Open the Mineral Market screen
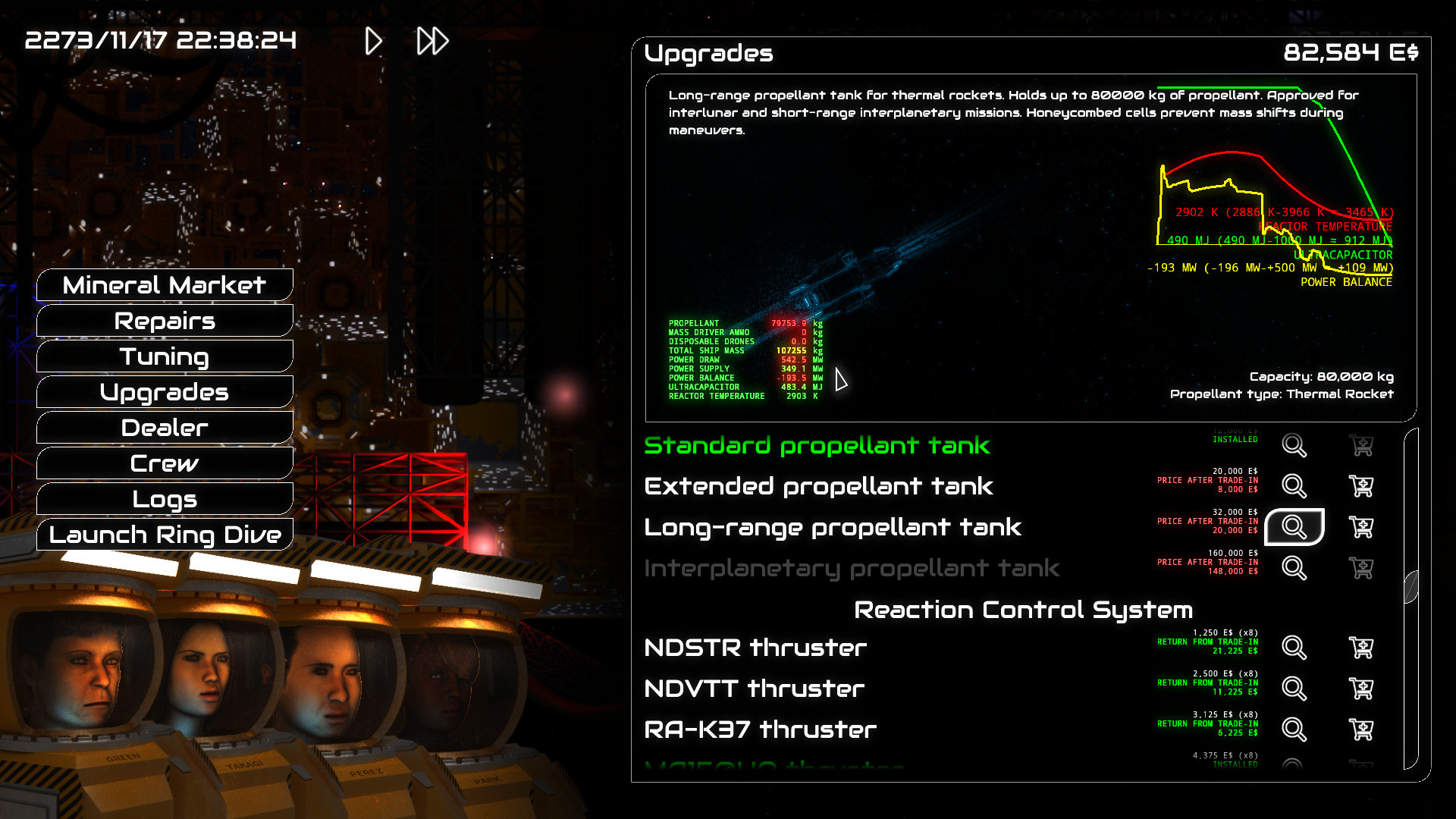 pyautogui.click(x=164, y=285)
